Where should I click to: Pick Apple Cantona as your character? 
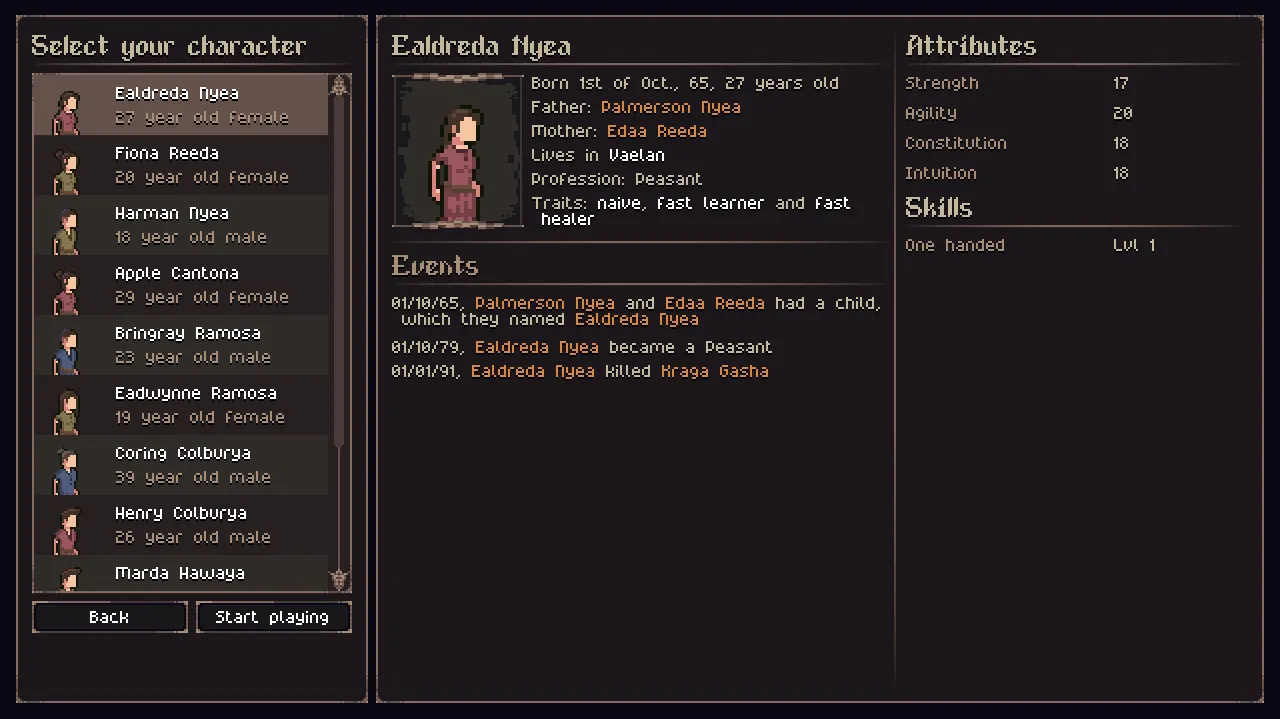[180, 285]
